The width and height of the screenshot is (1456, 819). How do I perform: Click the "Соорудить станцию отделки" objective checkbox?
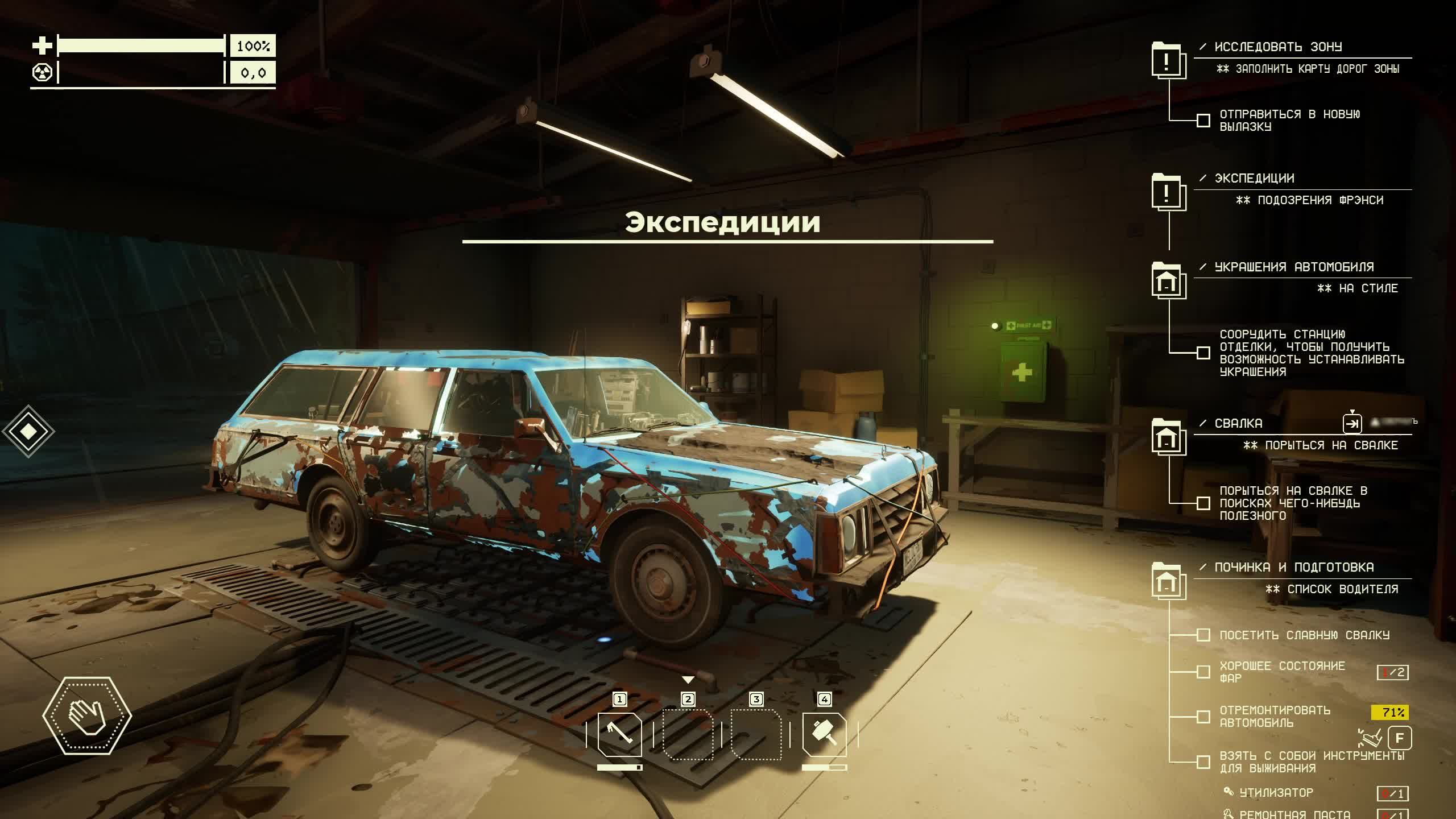pyautogui.click(x=1203, y=353)
